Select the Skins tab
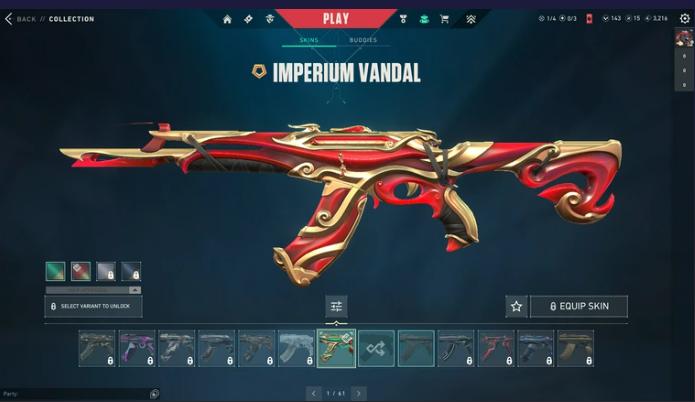The width and height of the screenshot is (695, 402). (x=310, y=40)
